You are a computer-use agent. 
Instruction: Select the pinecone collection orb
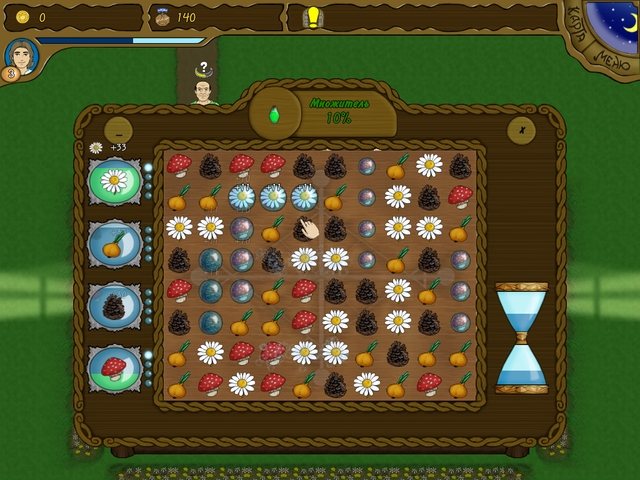point(115,306)
